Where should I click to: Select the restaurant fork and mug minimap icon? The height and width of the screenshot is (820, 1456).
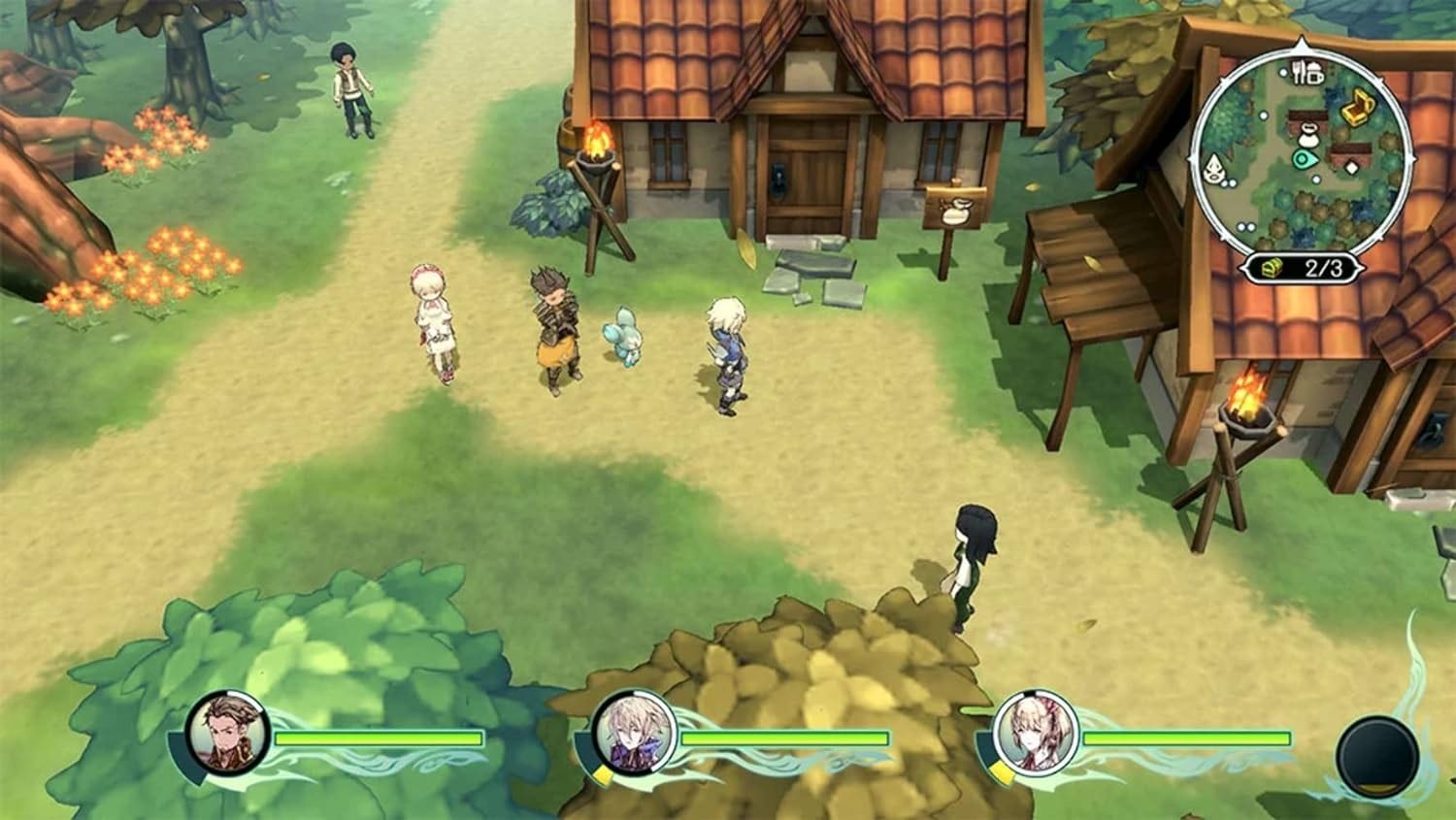pyautogui.click(x=1308, y=73)
